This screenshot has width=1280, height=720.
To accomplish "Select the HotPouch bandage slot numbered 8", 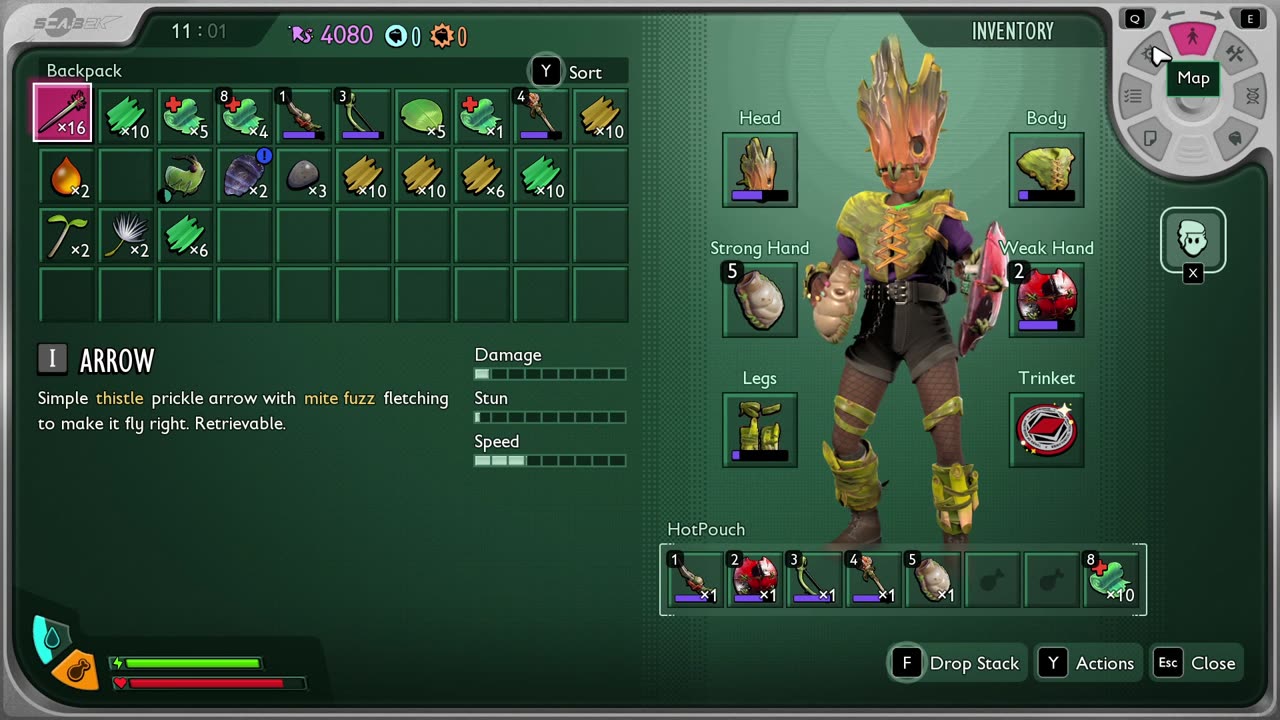I will tap(1112, 580).
